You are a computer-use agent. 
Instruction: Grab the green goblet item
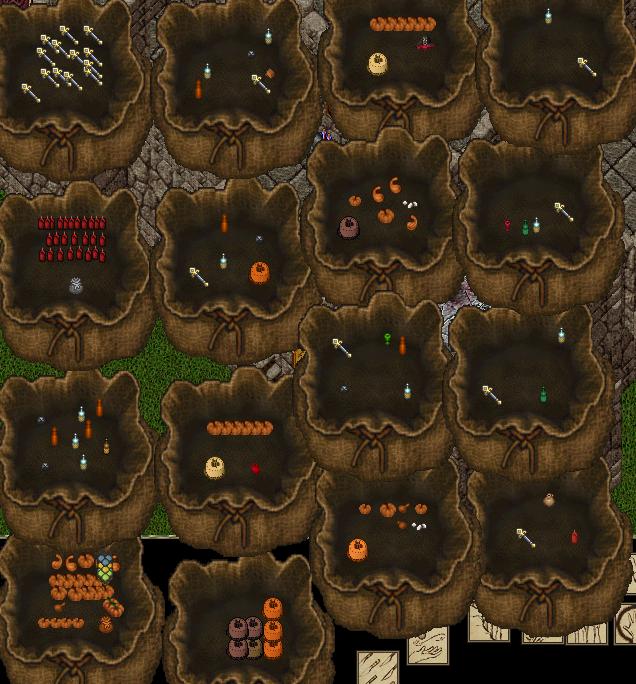pyautogui.click(x=388, y=340)
